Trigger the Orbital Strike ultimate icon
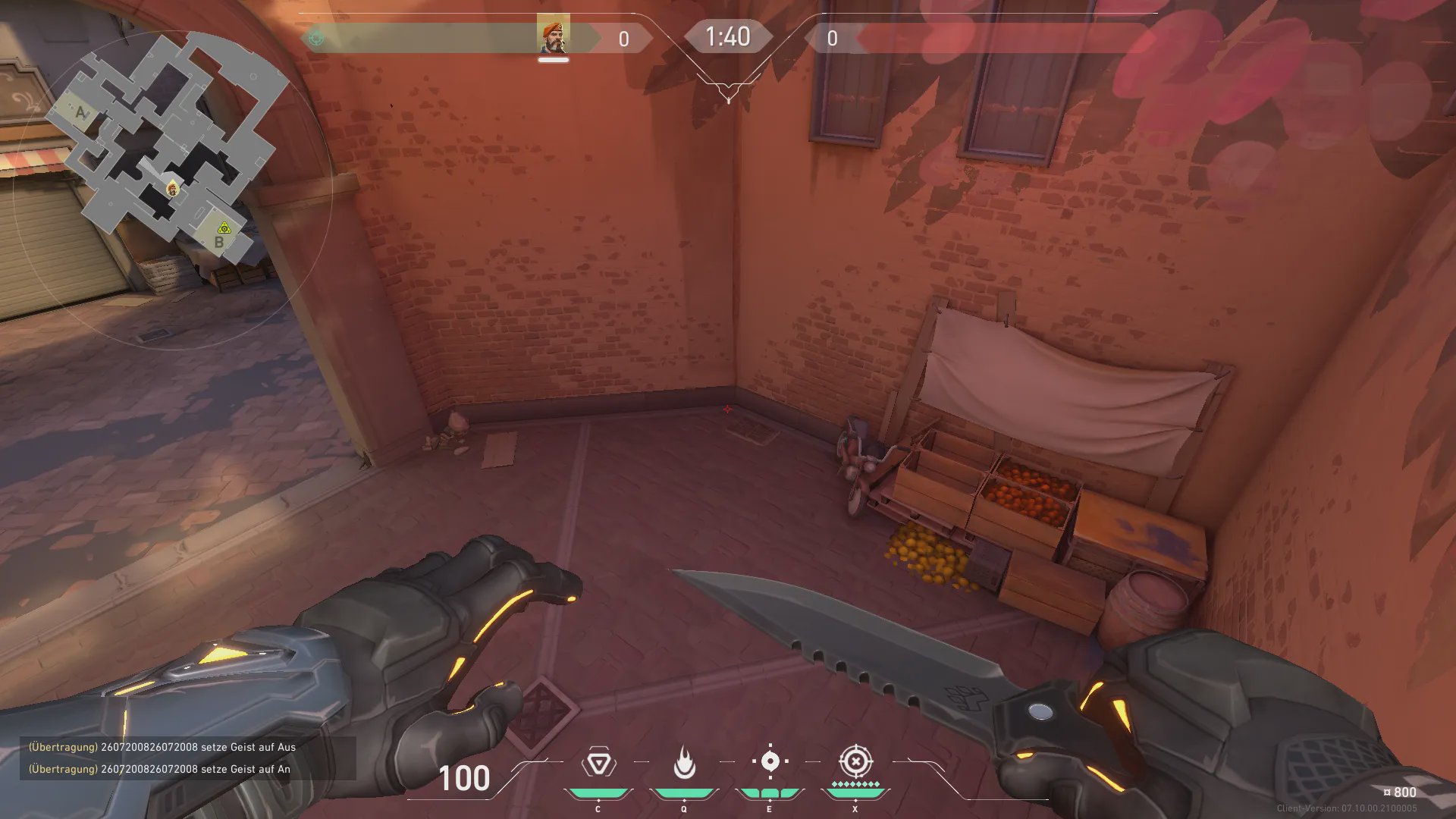Viewport: 1456px width, 819px height. [x=855, y=761]
